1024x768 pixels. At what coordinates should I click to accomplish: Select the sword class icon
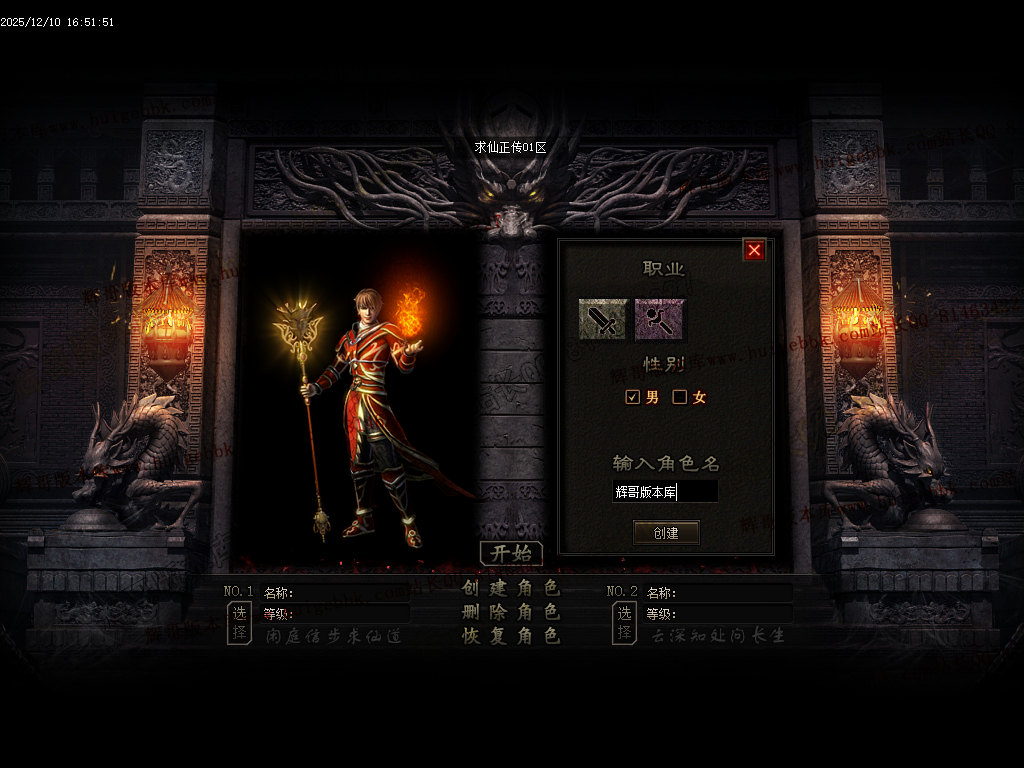[x=603, y=319]
